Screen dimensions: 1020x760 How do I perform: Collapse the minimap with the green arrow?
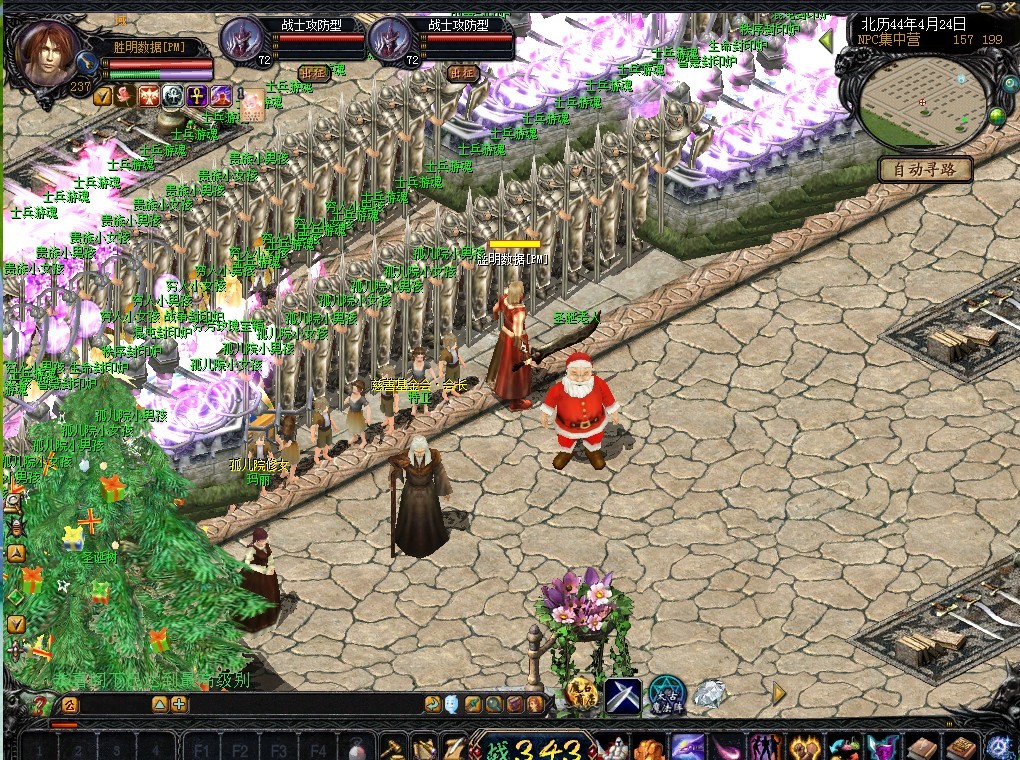pos(826,42)
